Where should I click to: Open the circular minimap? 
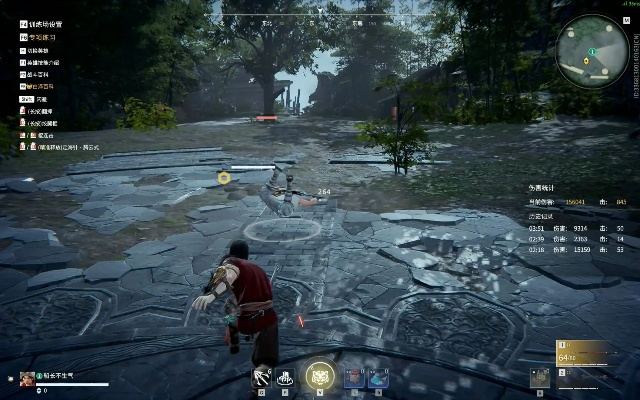click(x=592, y=49)
